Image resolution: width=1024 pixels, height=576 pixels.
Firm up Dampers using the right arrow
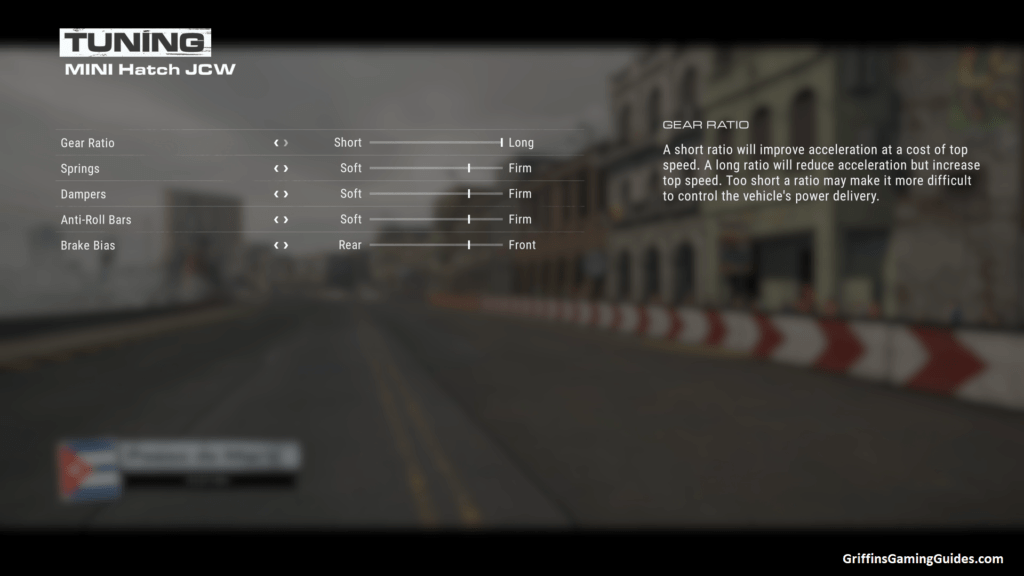coord(286,194)
